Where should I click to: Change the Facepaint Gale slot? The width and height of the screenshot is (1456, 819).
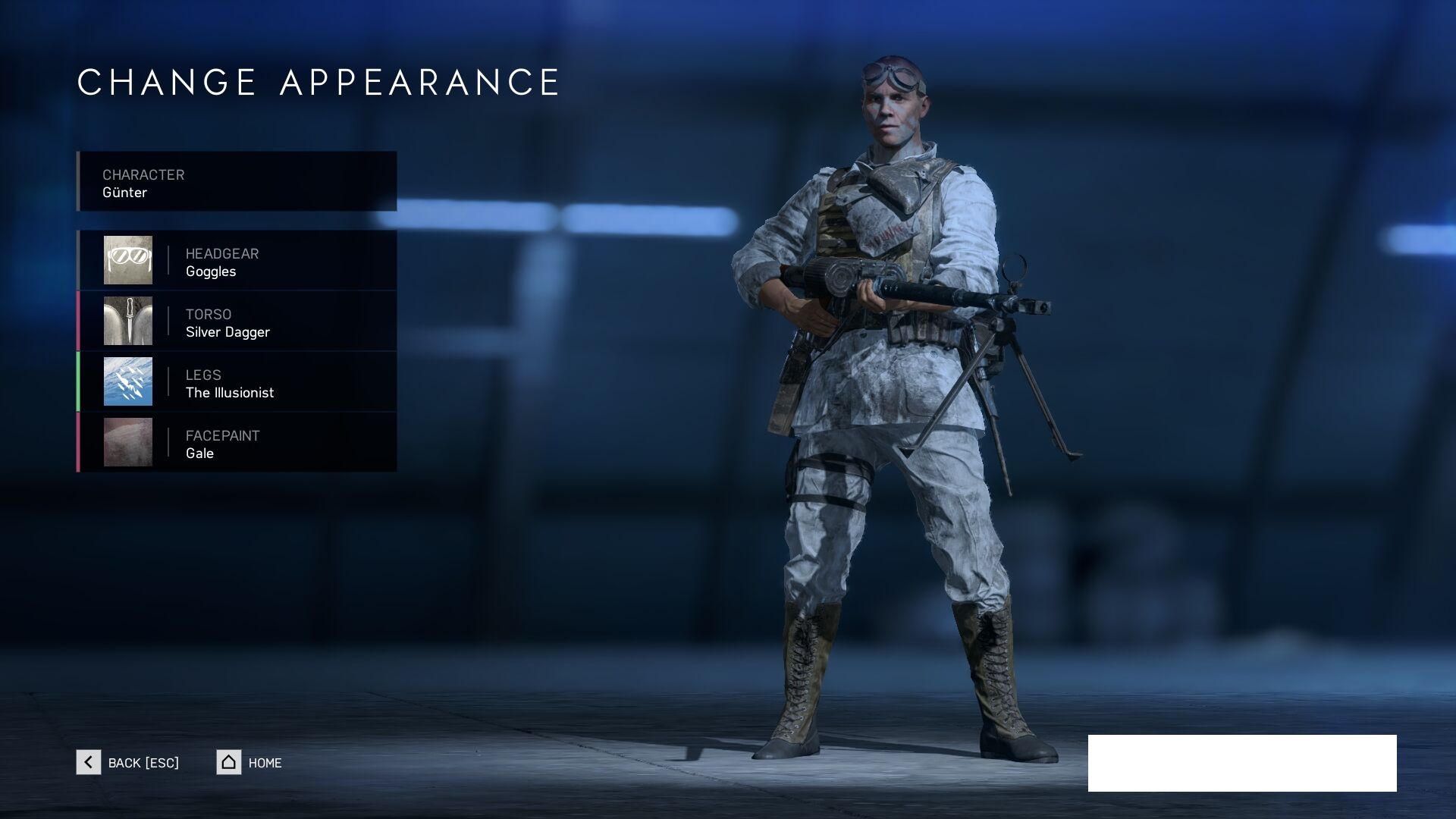click(237, 443)
